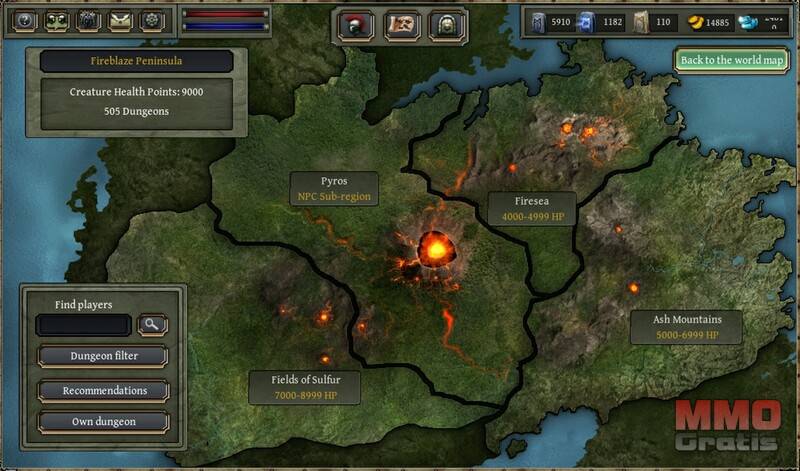Open the Dungeon filter
This screenshot has height=471, width=800.
point(103,355)
